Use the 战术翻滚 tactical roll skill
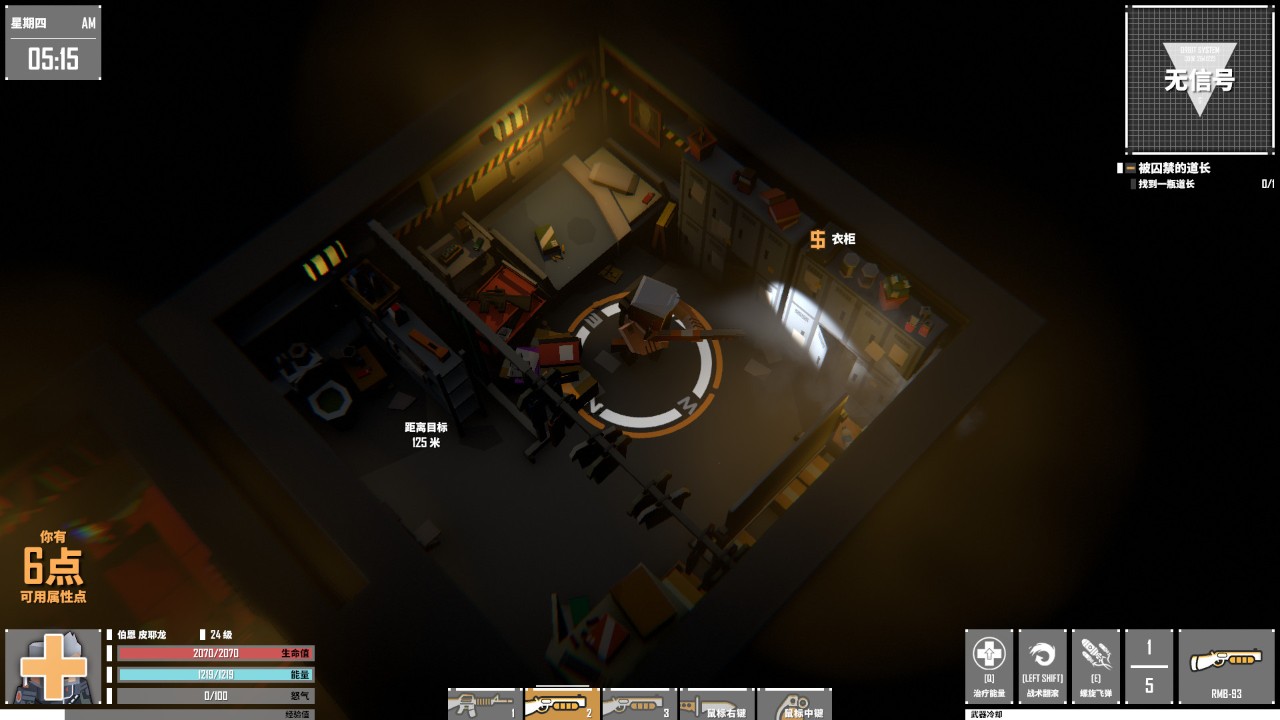The image size is (1280, 720). (1042, 666)
